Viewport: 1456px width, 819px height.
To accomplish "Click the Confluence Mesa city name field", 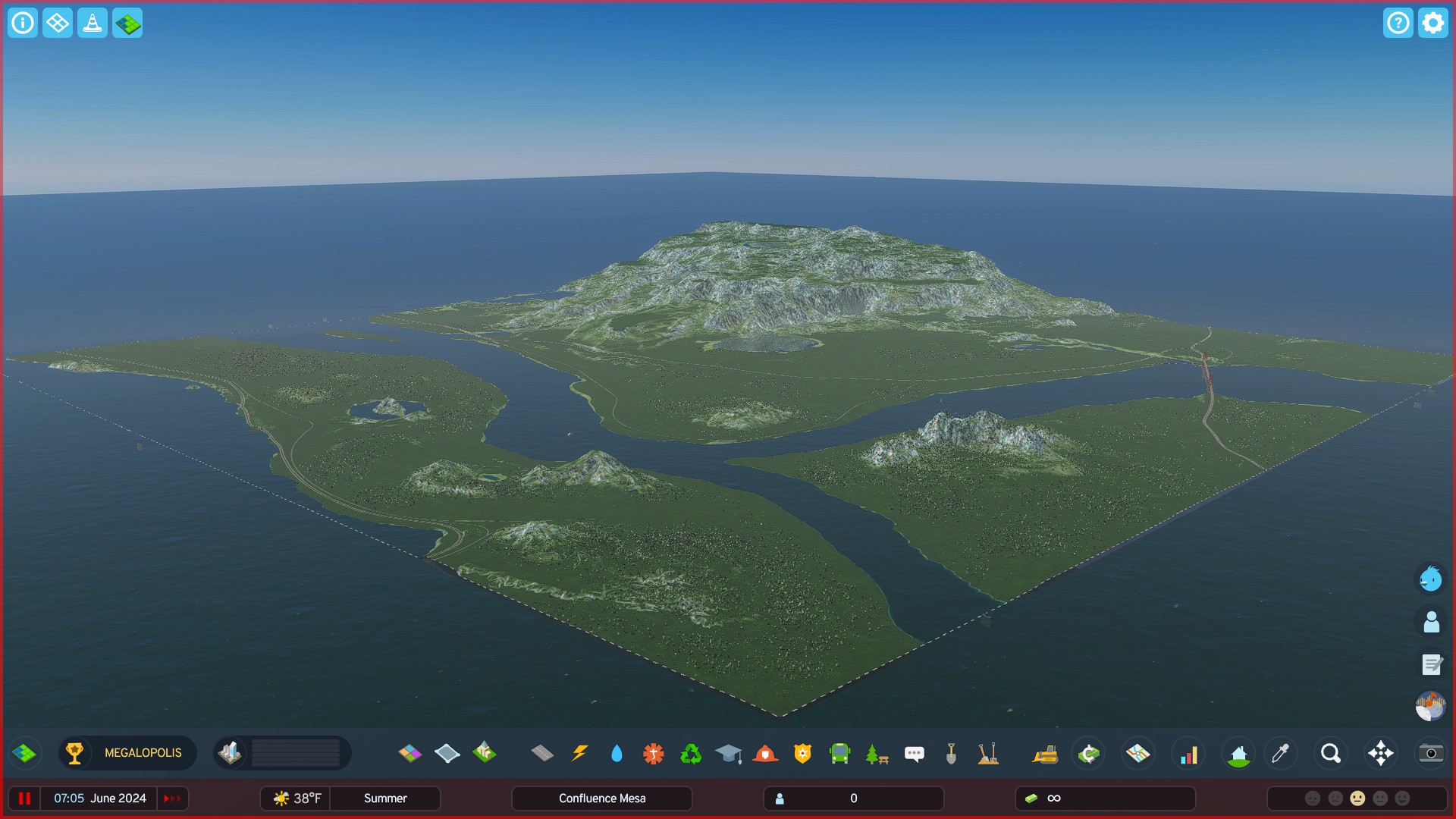I will 601,798.
